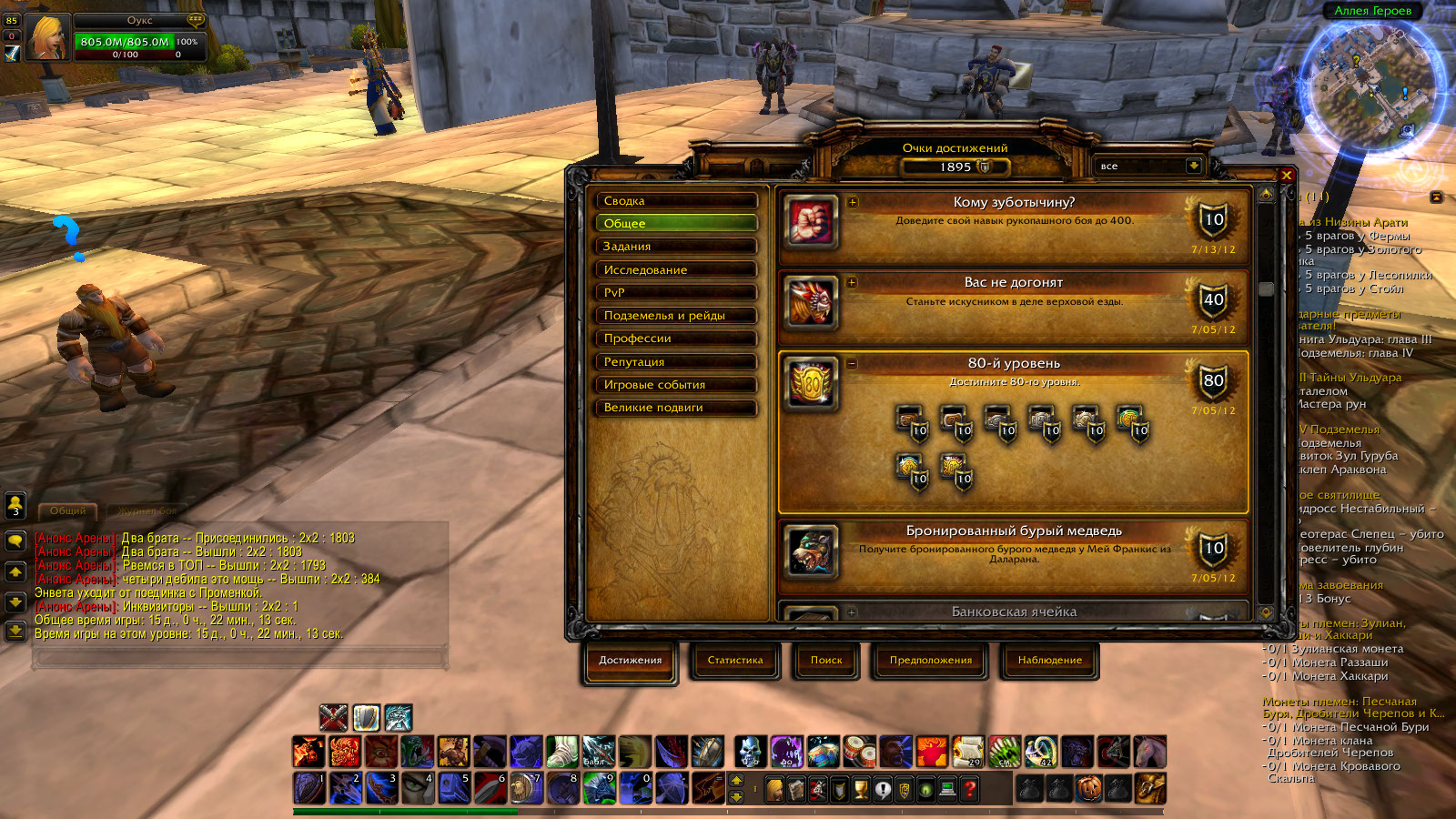Select the Общий chat tab
The height and width of the screenshot is (819, 1456).
point(68,511)
